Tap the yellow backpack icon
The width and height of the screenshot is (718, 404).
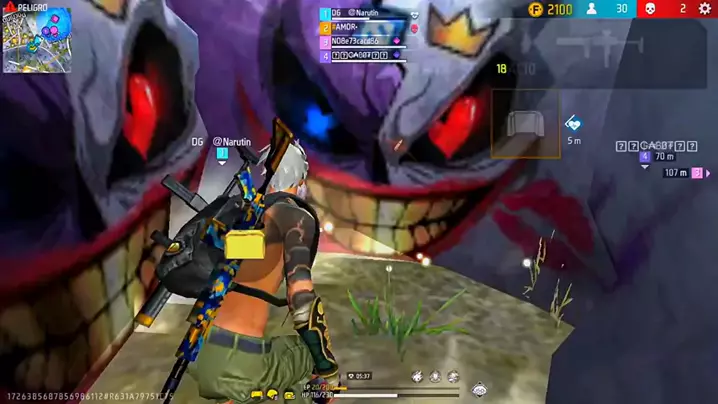[x=288, y=395]
